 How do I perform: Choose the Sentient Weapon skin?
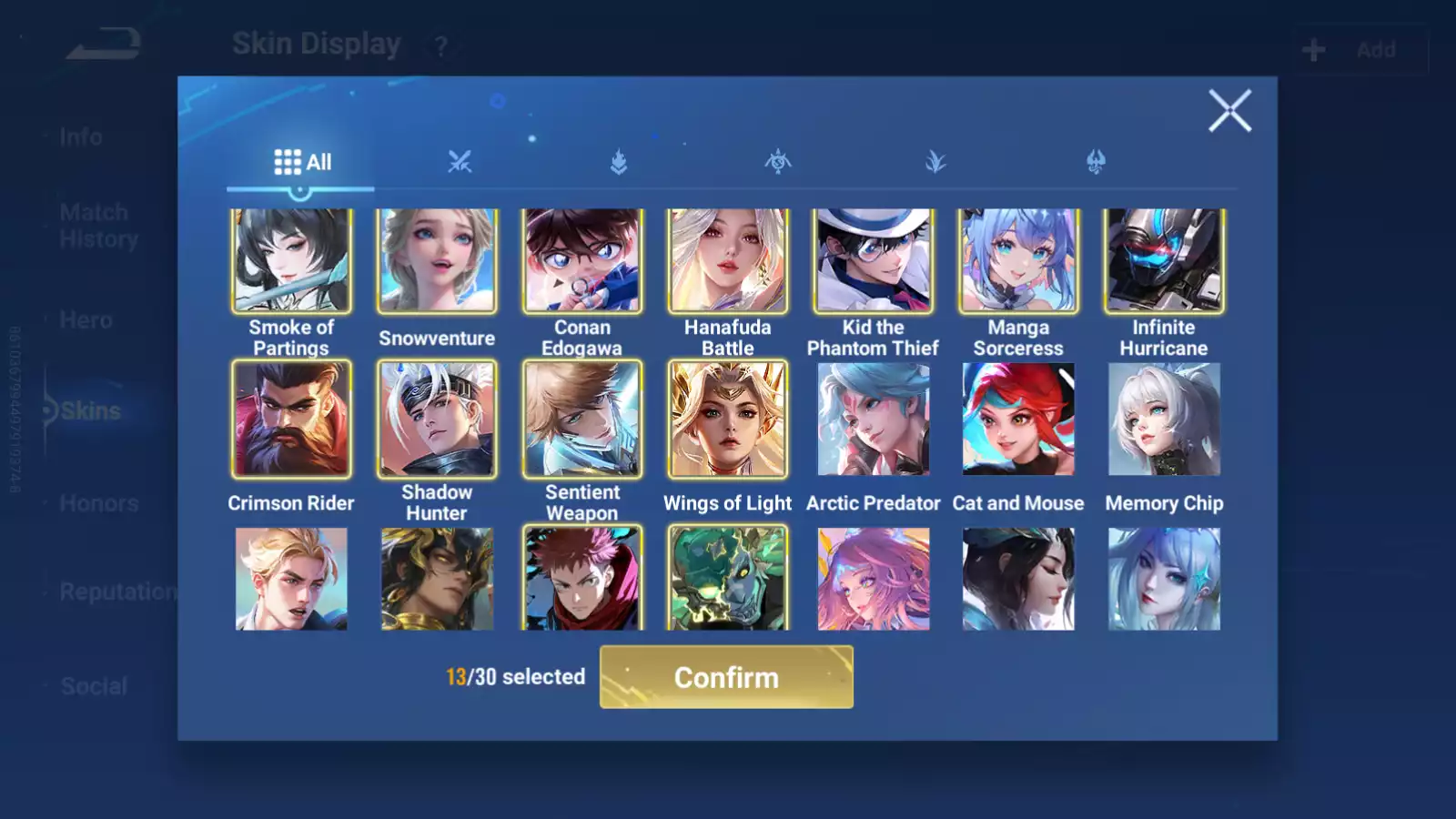582,419
